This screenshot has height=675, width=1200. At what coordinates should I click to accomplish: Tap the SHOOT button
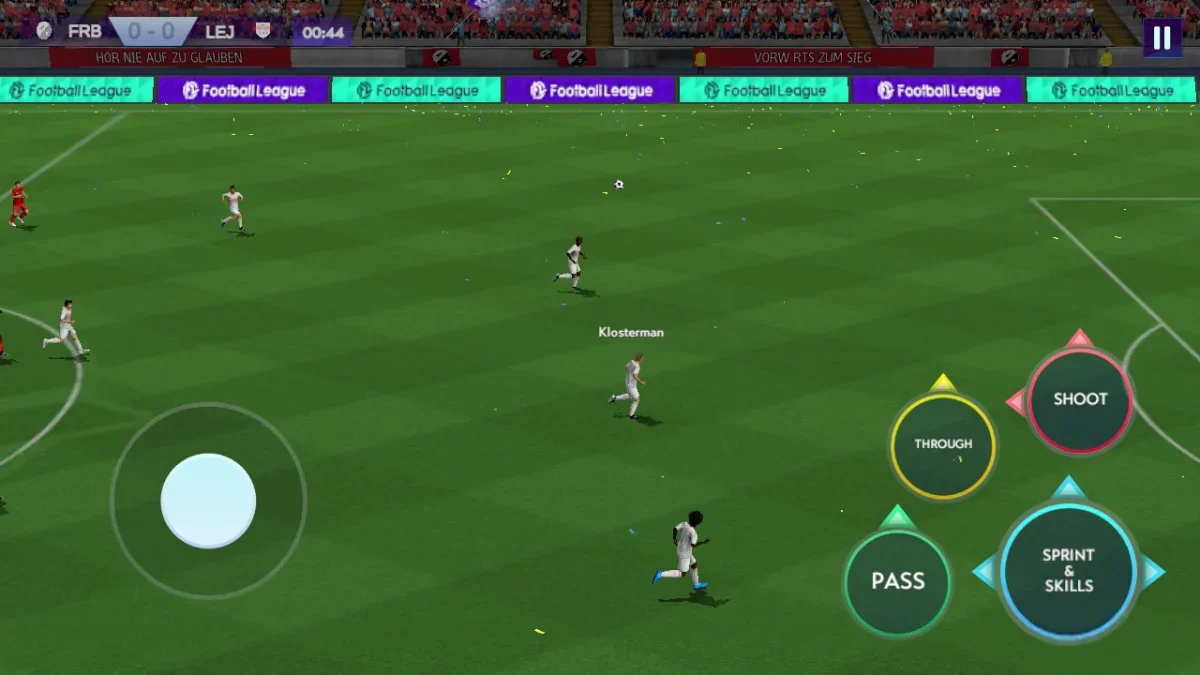pyautogui.click(x=1080, y=400)
